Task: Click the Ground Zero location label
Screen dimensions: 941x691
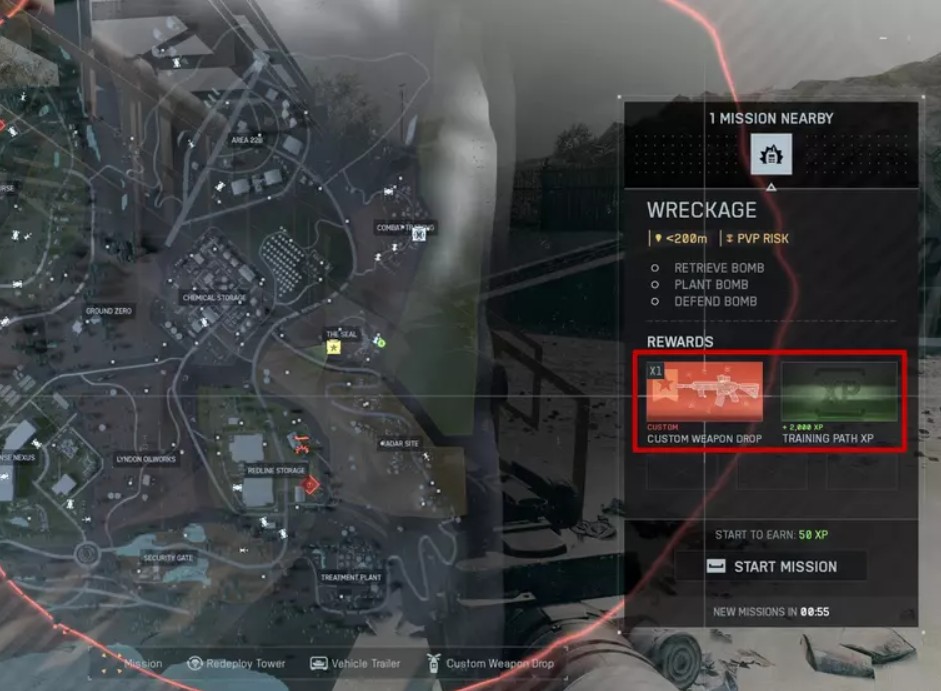Action: click(x=108, y=311)
